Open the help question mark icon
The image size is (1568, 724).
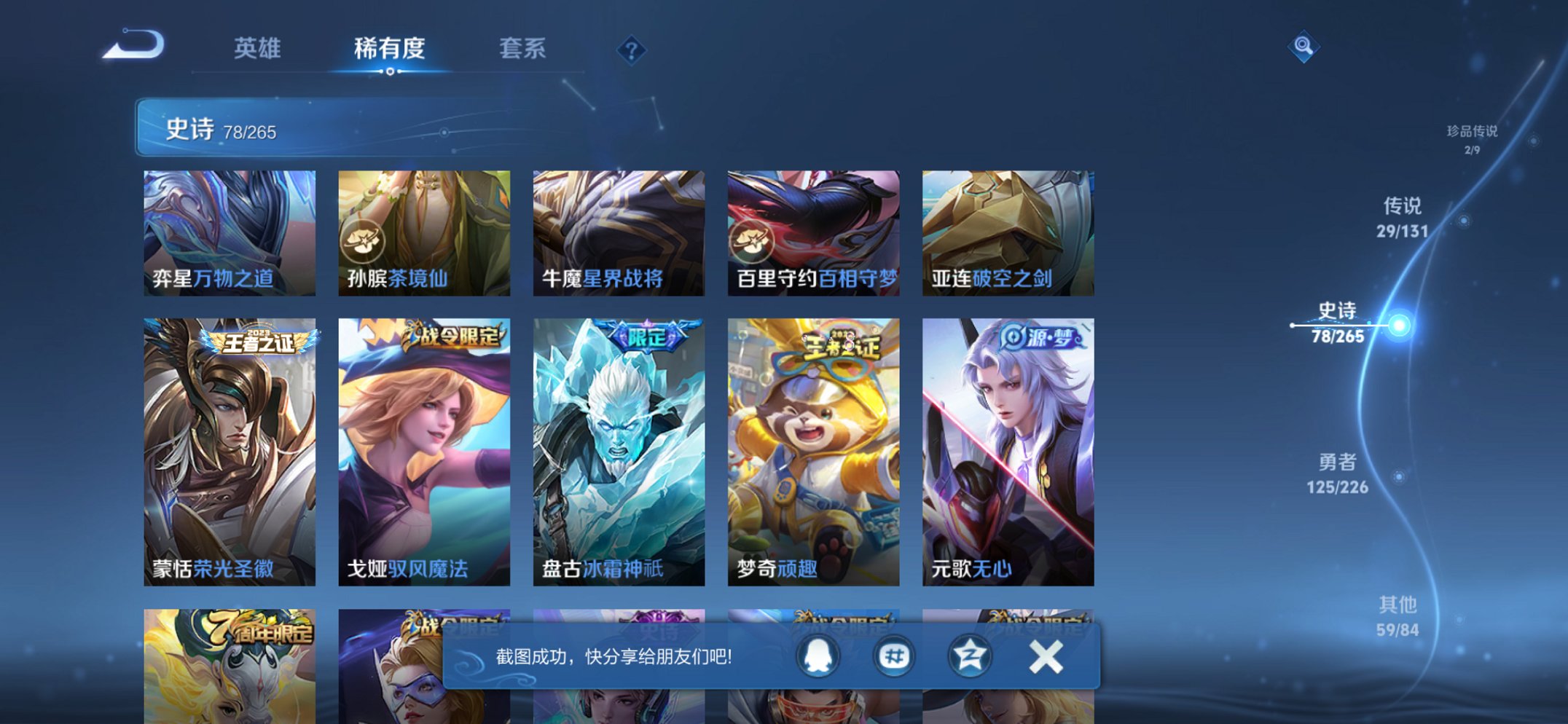(631, 50)
